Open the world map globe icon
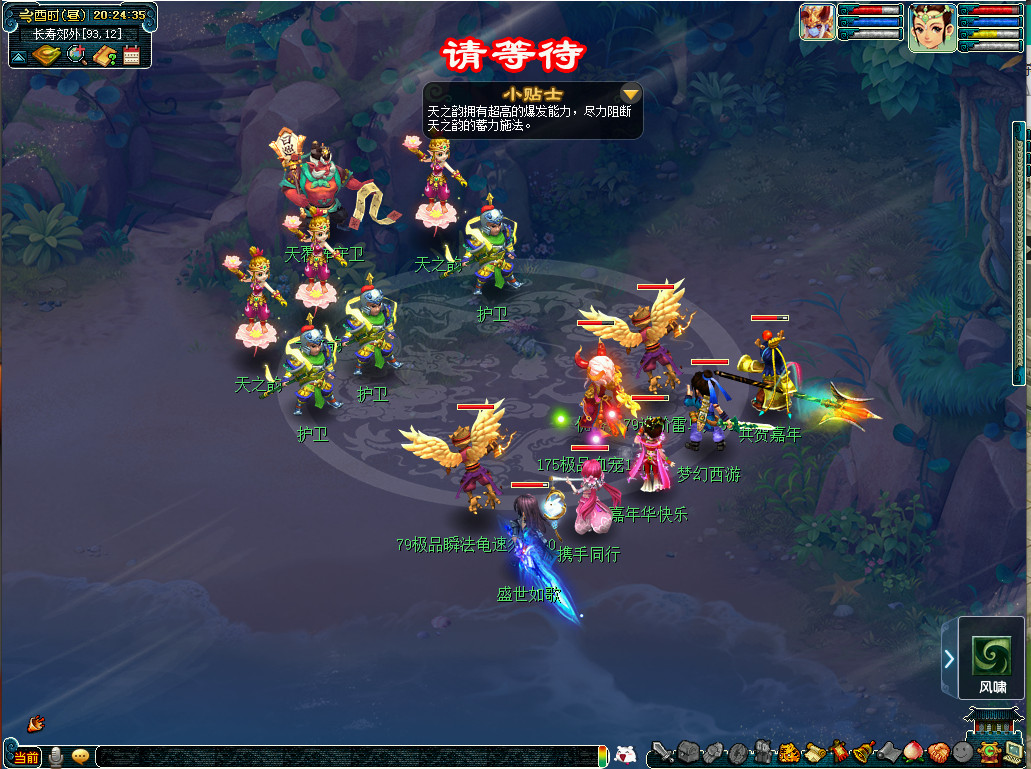This screenshot has height=769, width=1031. point(77,55)
